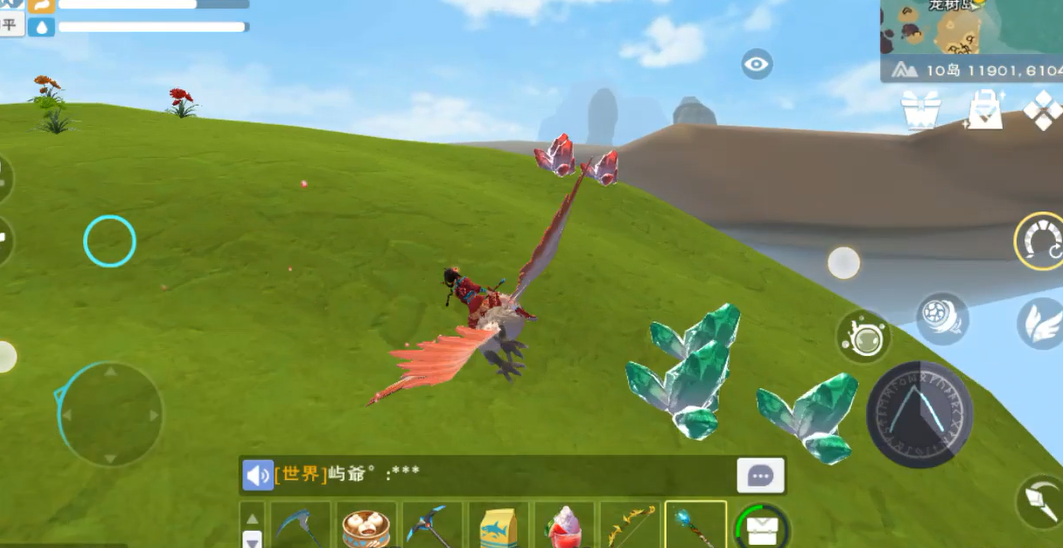This screenshot has height=548, width=1063.
Task: Tap the chat speech bubble button
Action: pyautogui.click(x=760, y=476)
